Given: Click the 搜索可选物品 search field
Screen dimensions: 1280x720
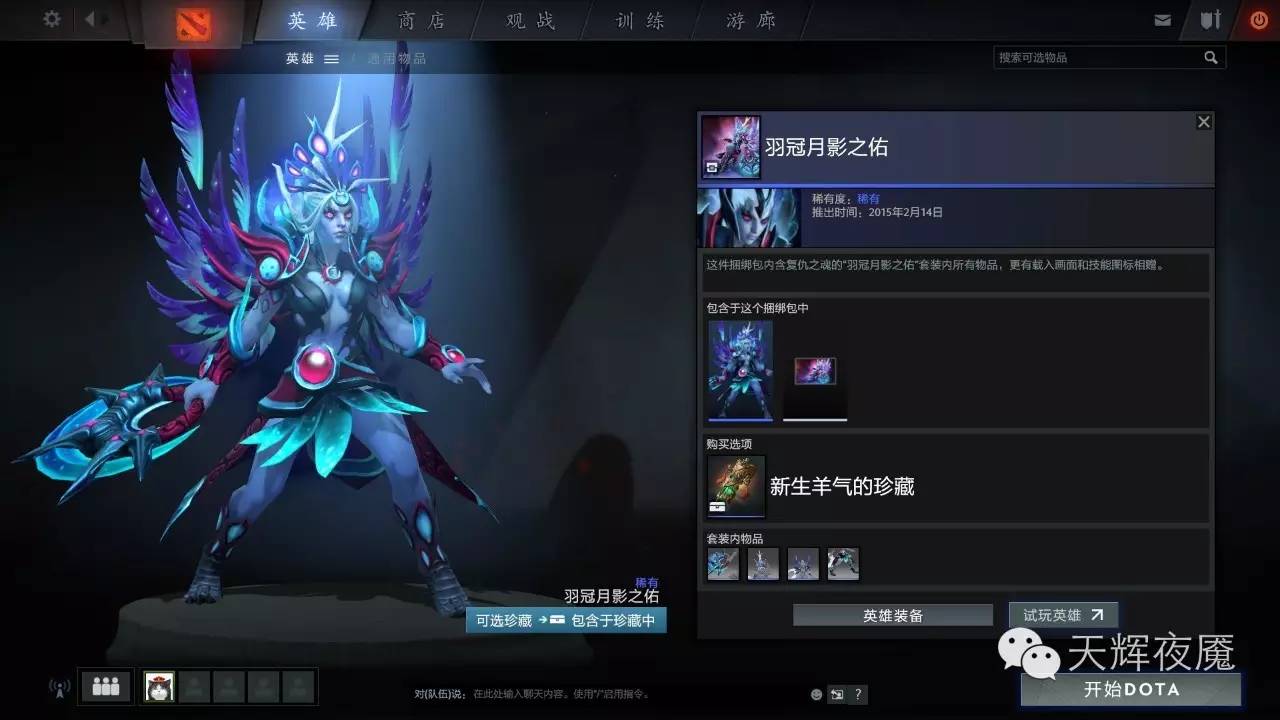Looking at the screenshot, I should [1100, 57].
